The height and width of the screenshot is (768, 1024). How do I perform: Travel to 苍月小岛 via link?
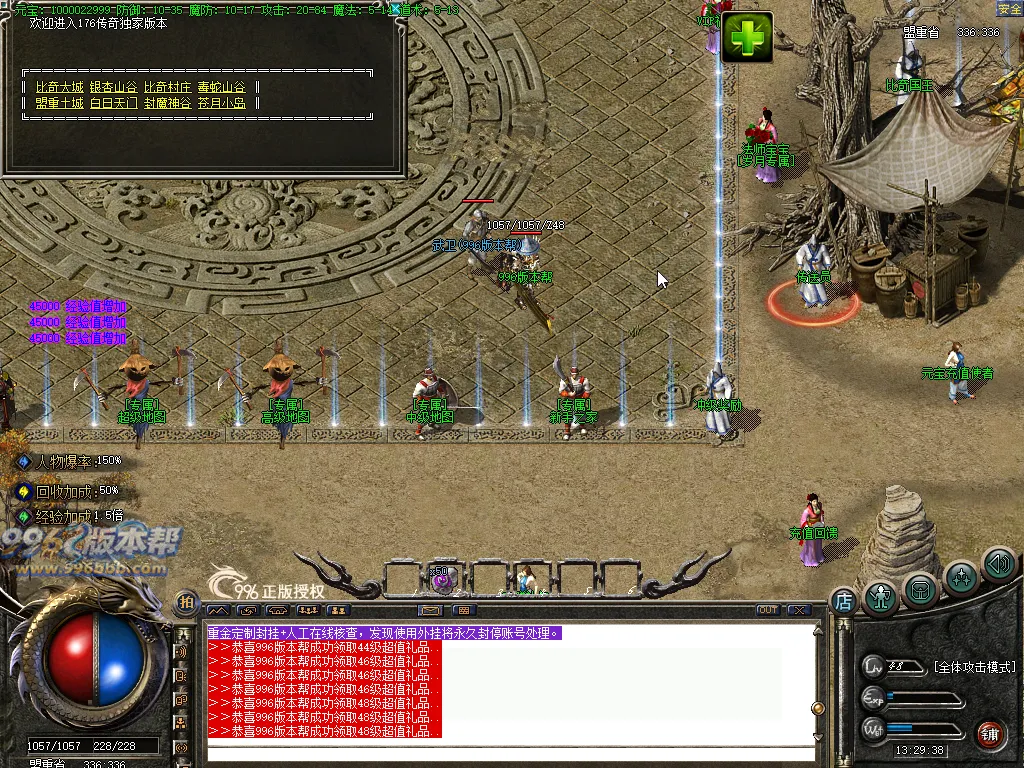[x=222, y=102]
